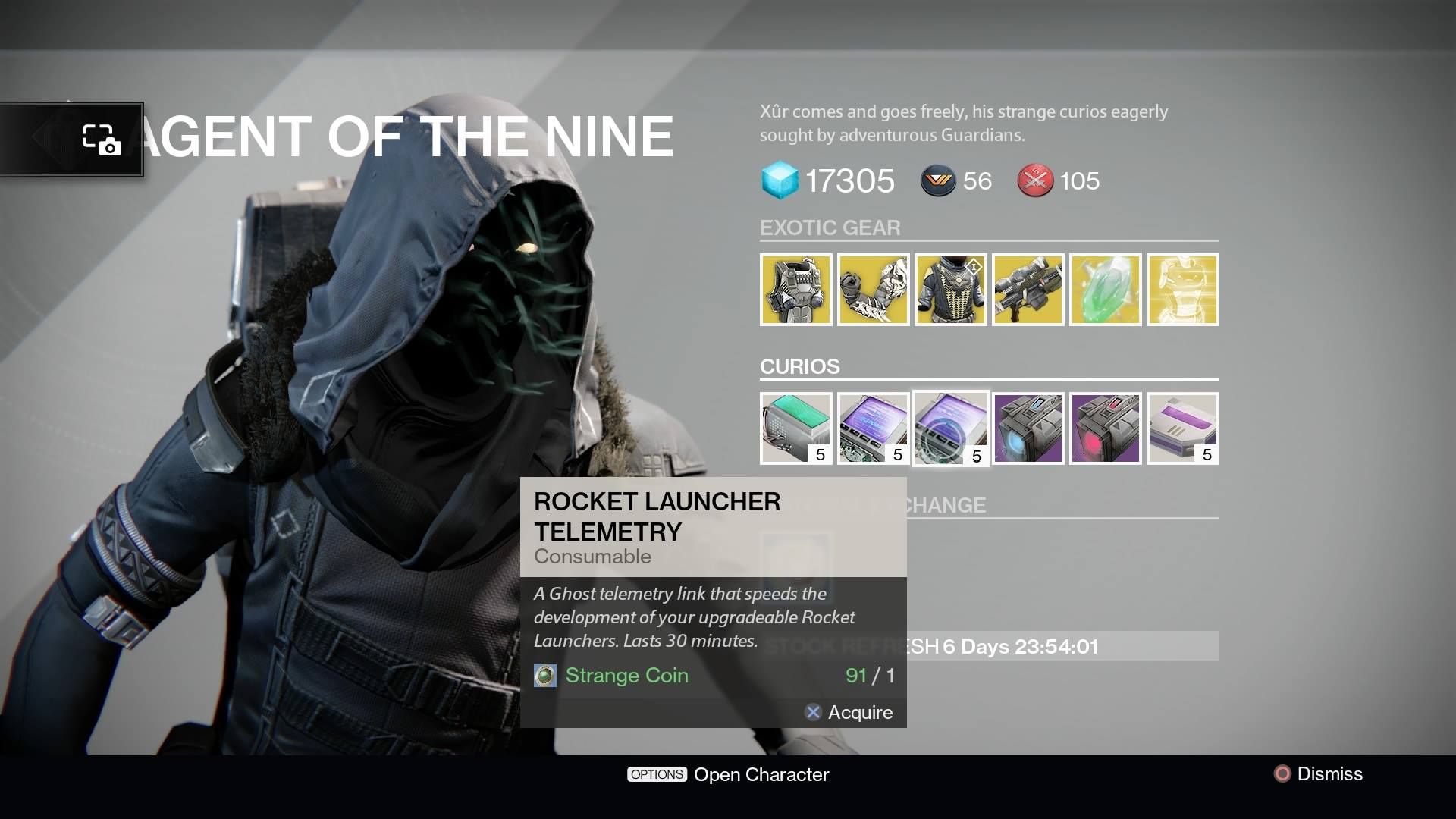Viewport: 1456px width, 819px height.
Task: Select the Titan chest armor in Exotic Gear
Action: (x=797, y=290)
